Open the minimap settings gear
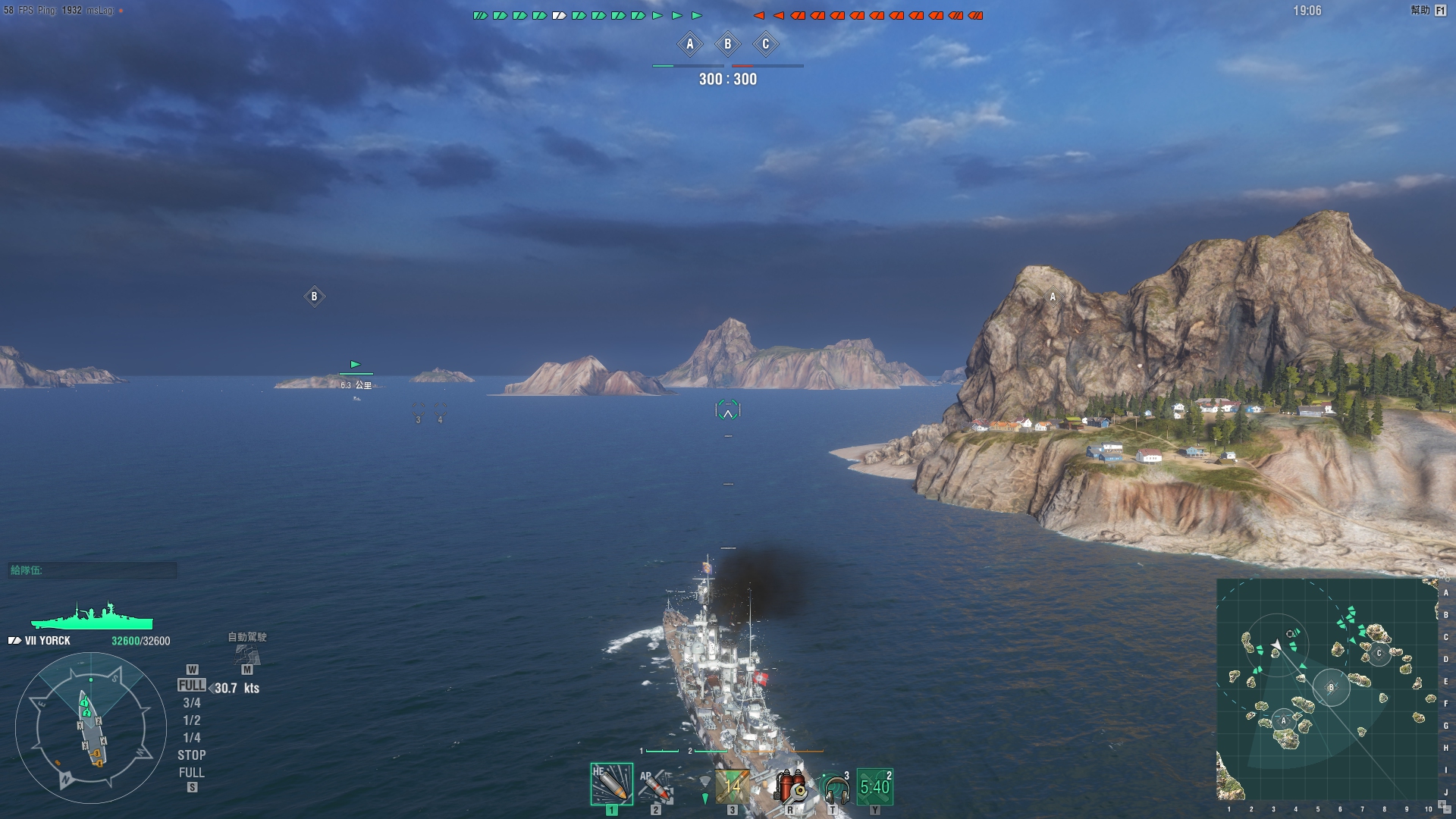 pyautogui.click(x=1441, y=573)
